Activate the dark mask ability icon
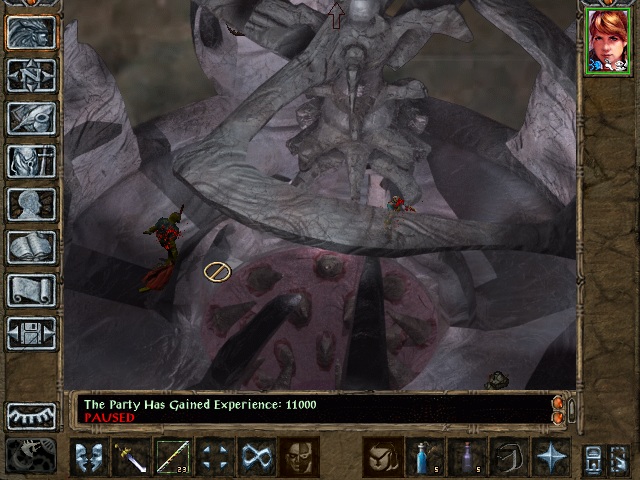The height and width of the screenshot is (480, 640). [299, 457]
